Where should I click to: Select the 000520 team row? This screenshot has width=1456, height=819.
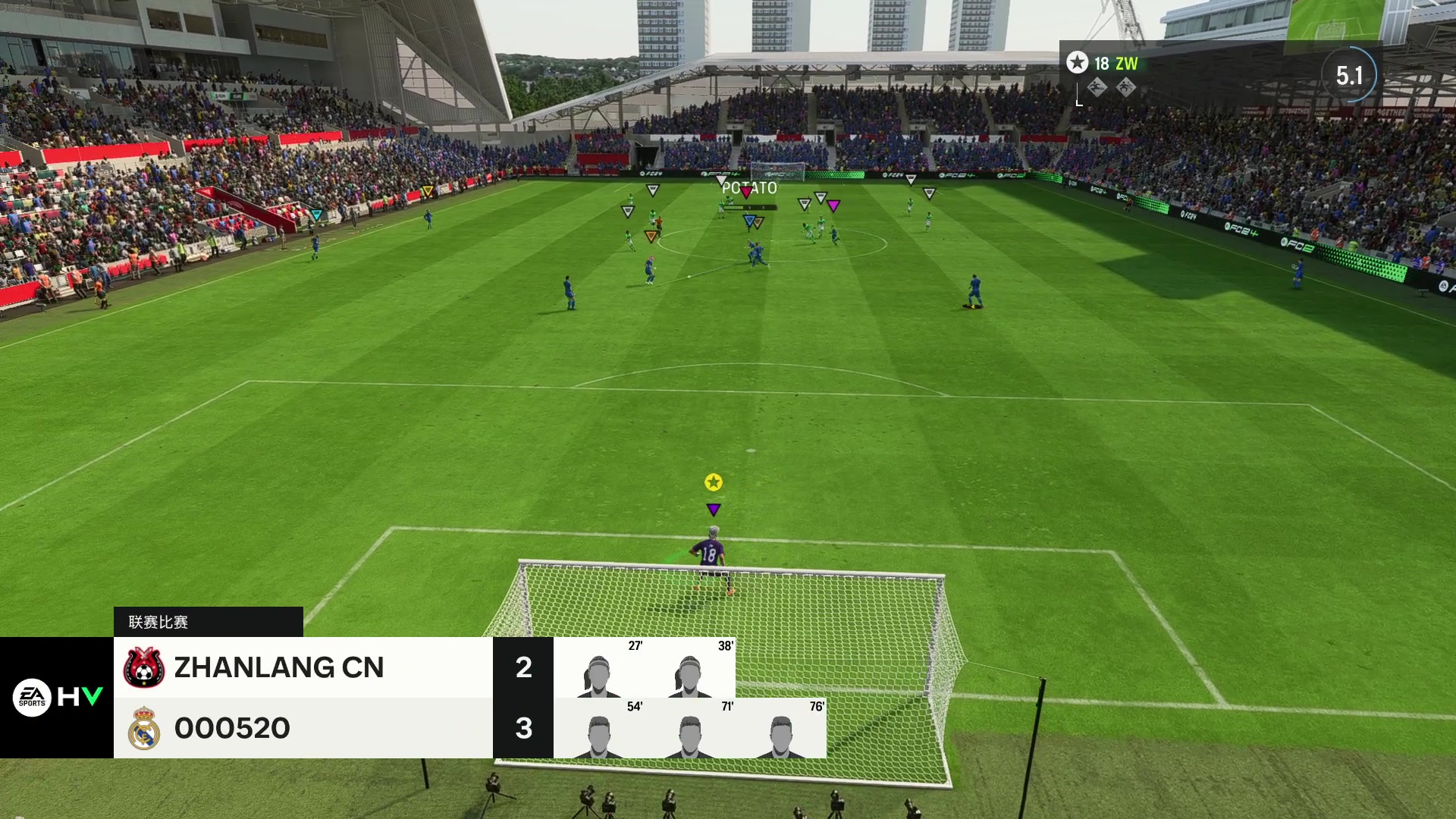pyautogui.click(x=303, y=728)
